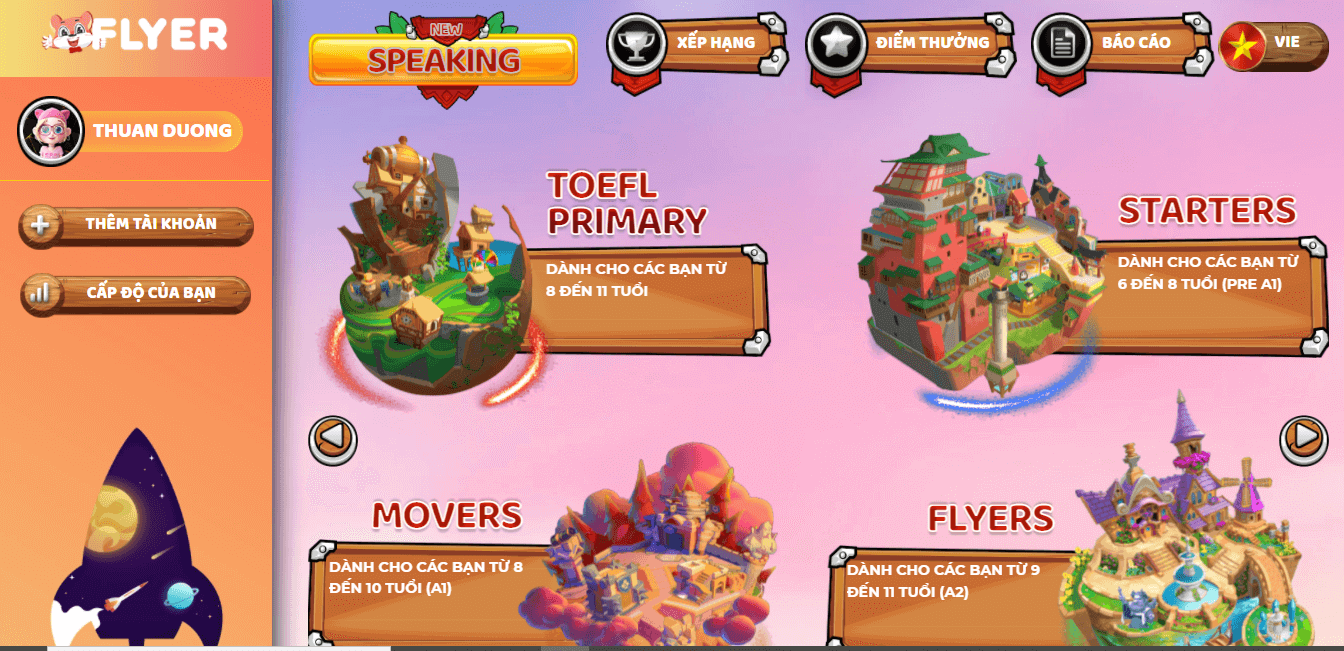The height and width of the screenshot is (651, 1344).
Task: View the Báo Cáo report
Action: click(1119, 44)
